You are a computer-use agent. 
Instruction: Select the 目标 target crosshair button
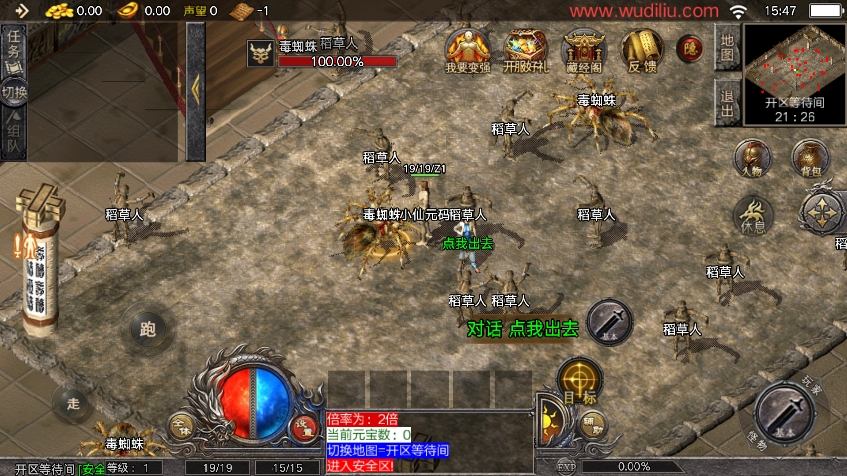coord(578,381)
